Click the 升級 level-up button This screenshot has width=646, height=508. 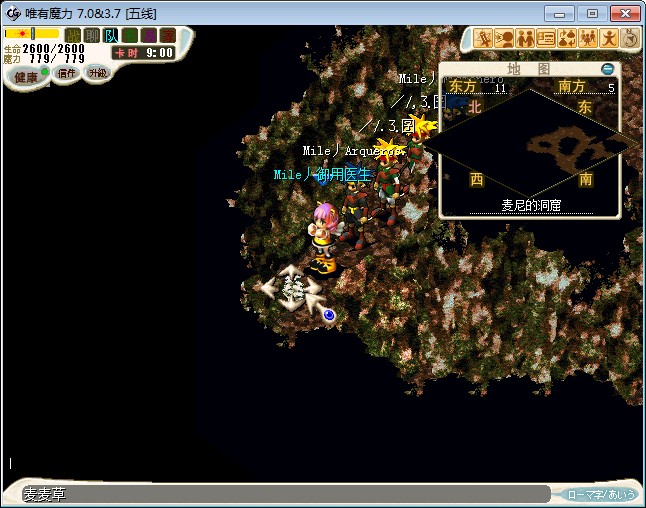coord(97,73)
